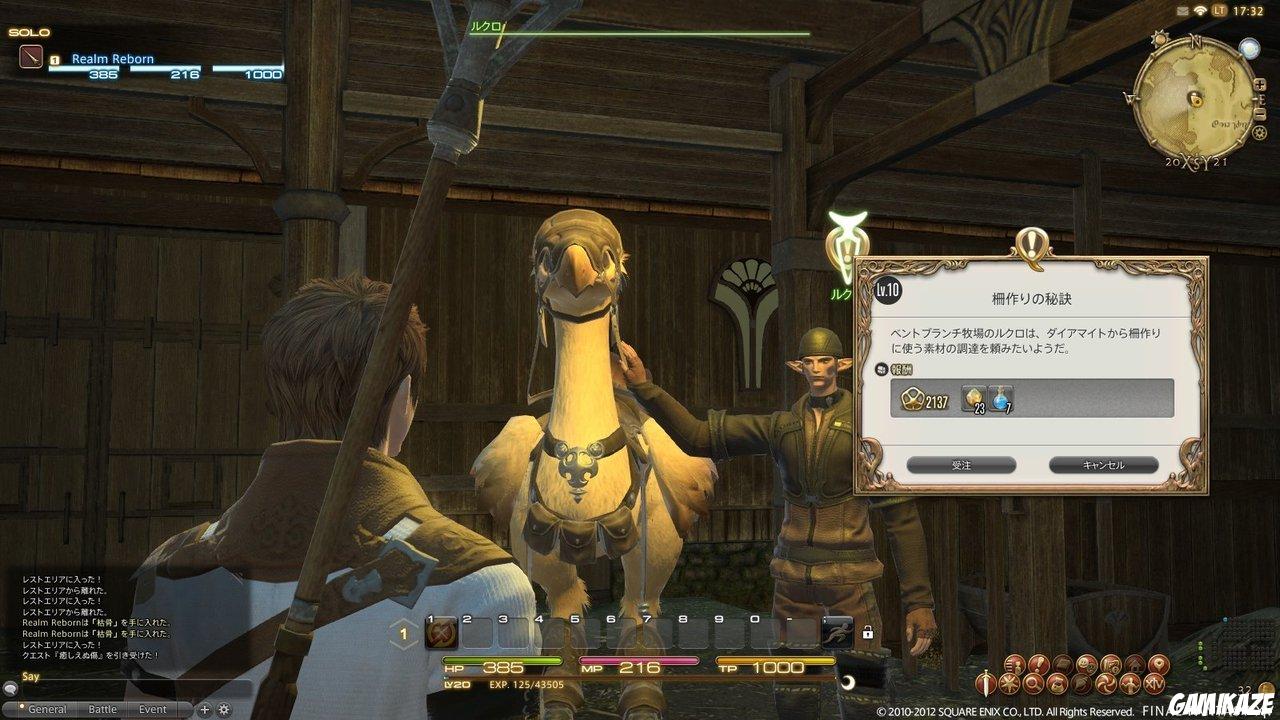Click the down chevron below hotbar number 1
This screenshot has width=1280, height=720.
[x=402, y=646]
